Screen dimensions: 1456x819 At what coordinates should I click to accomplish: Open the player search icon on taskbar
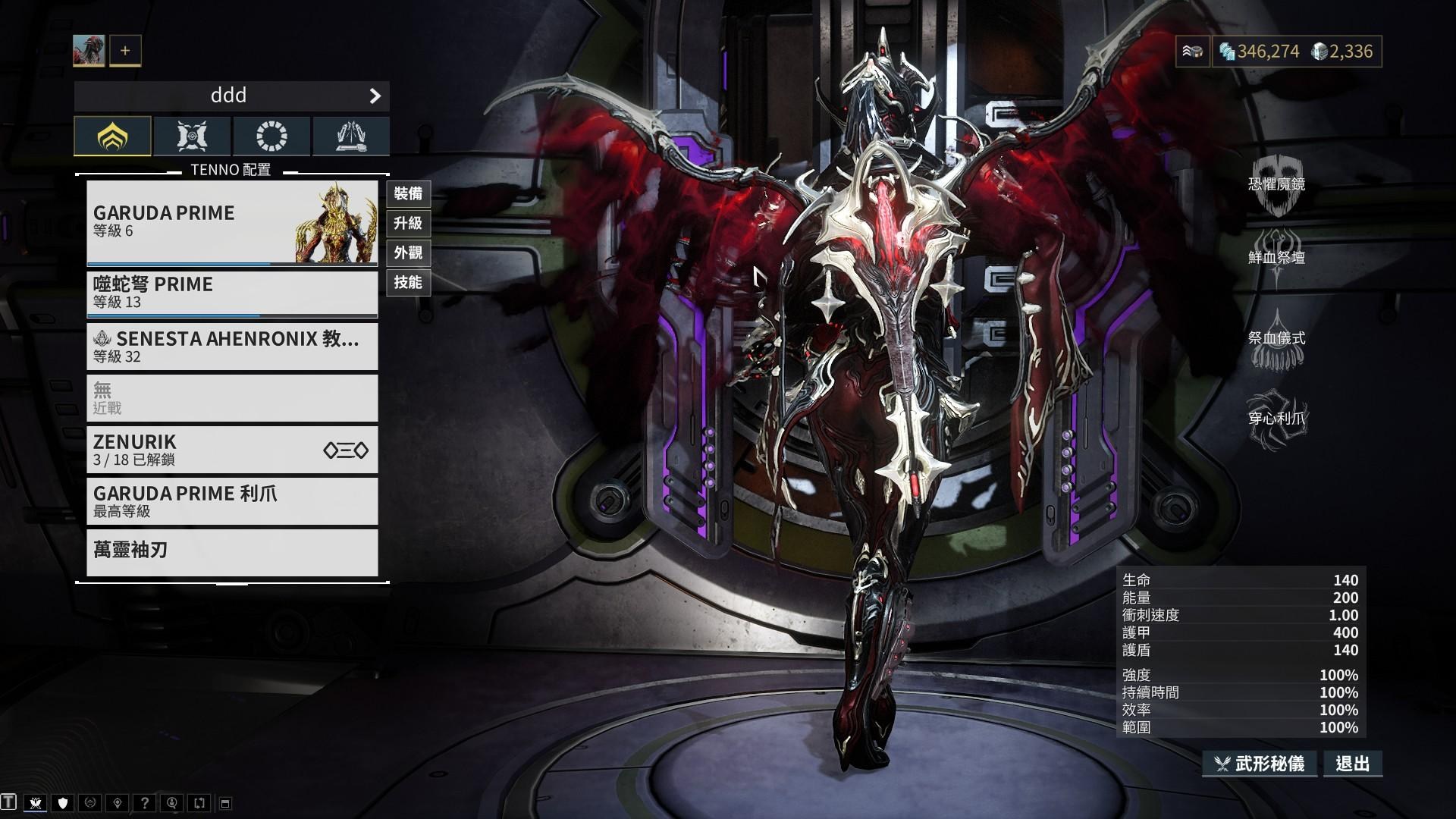click(171, 802)
